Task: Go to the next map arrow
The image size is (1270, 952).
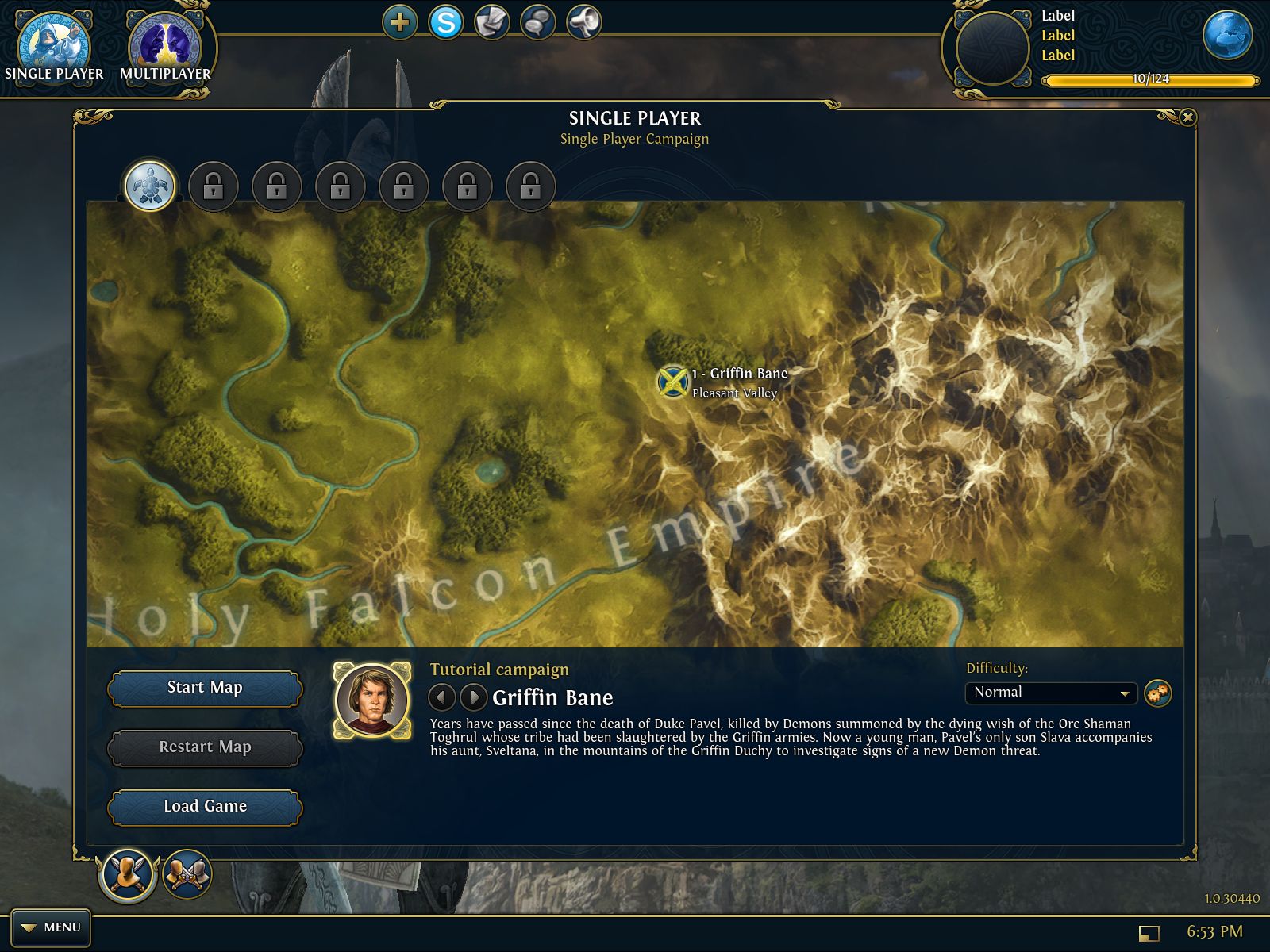Action: coord(474,697)
